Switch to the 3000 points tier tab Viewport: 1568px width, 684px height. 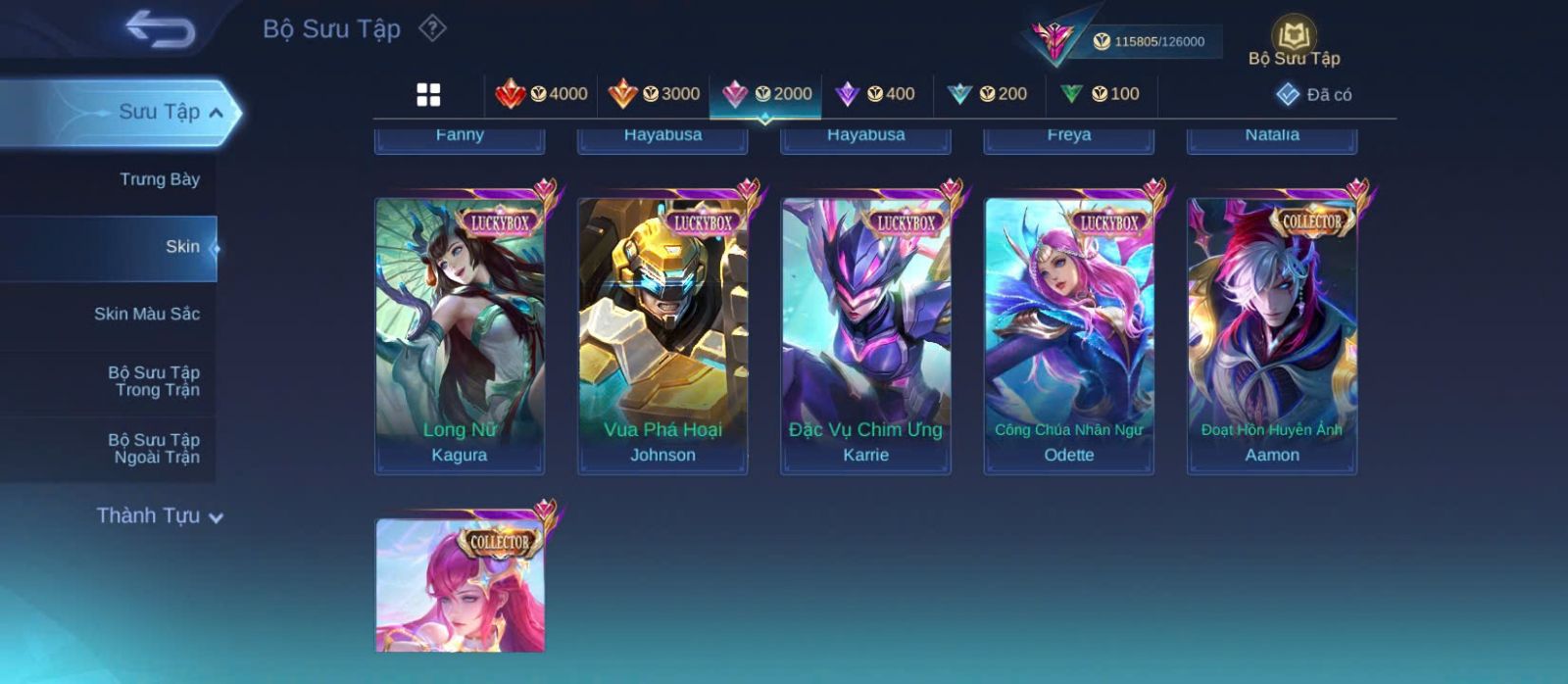654,94
